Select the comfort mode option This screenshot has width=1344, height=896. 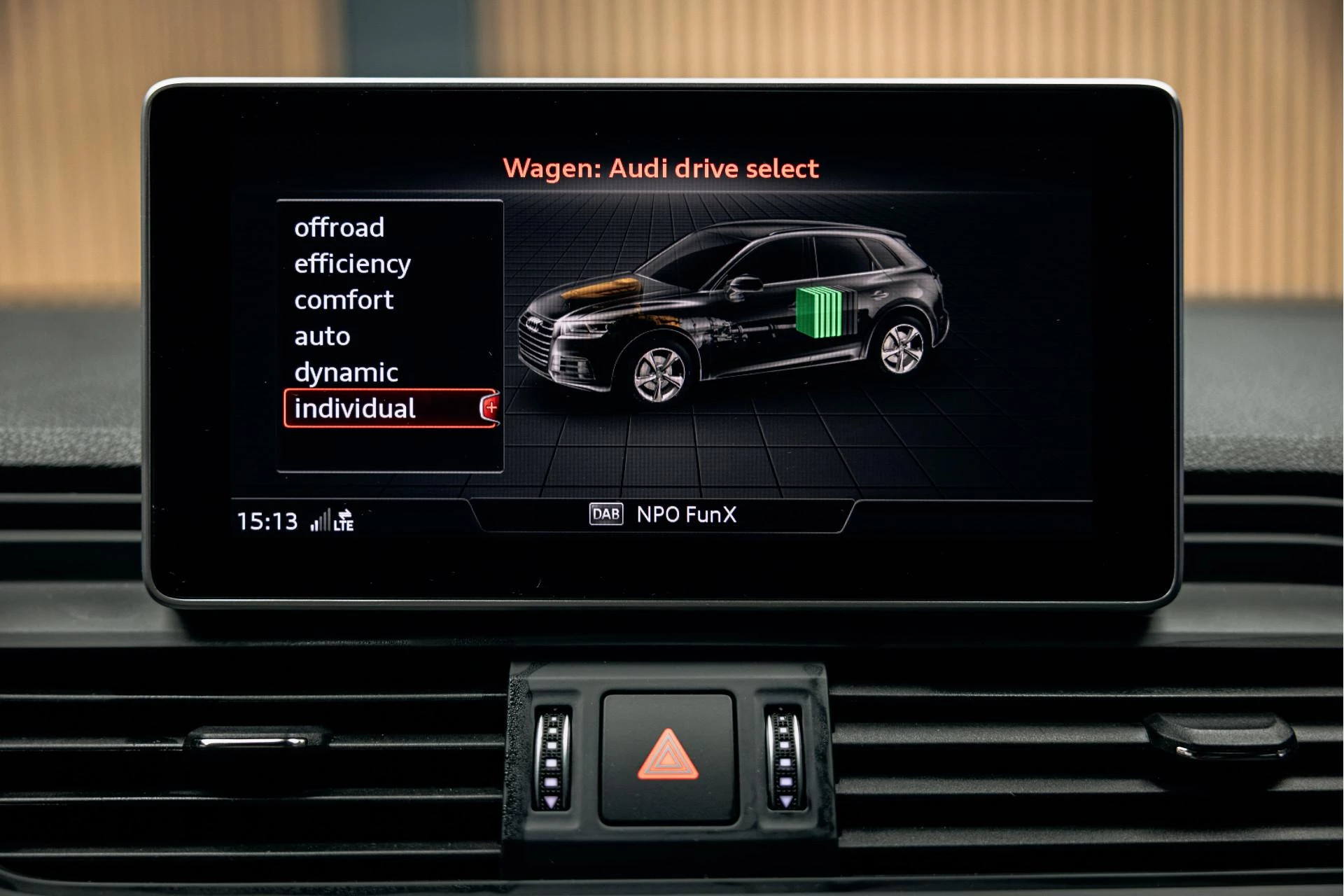344,300
